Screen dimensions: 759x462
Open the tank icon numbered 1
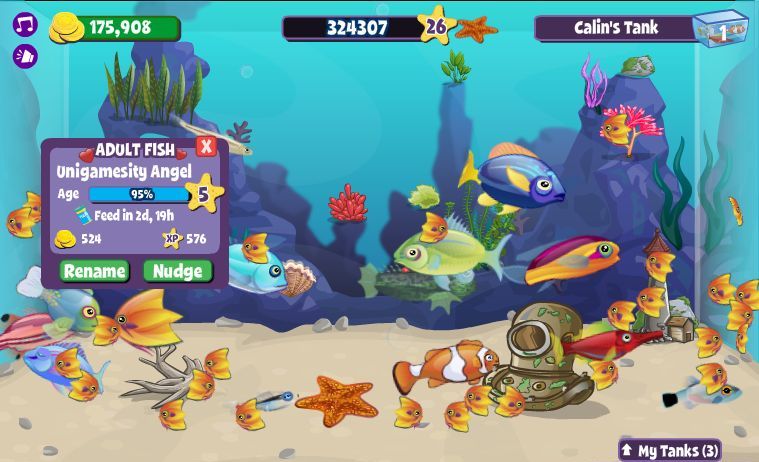[x=721, y=29]
